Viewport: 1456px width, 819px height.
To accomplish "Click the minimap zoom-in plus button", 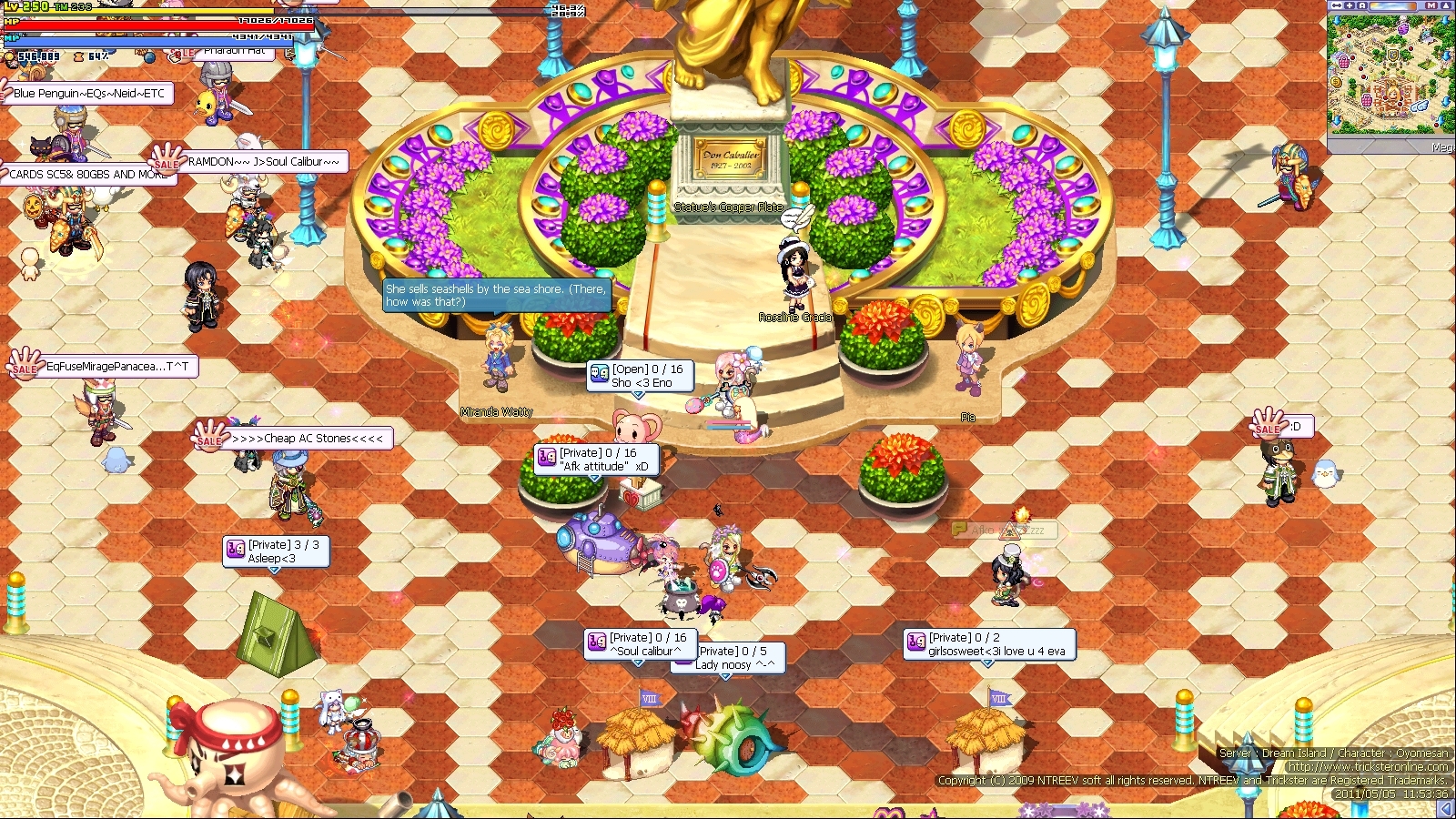I will 1350,5.
